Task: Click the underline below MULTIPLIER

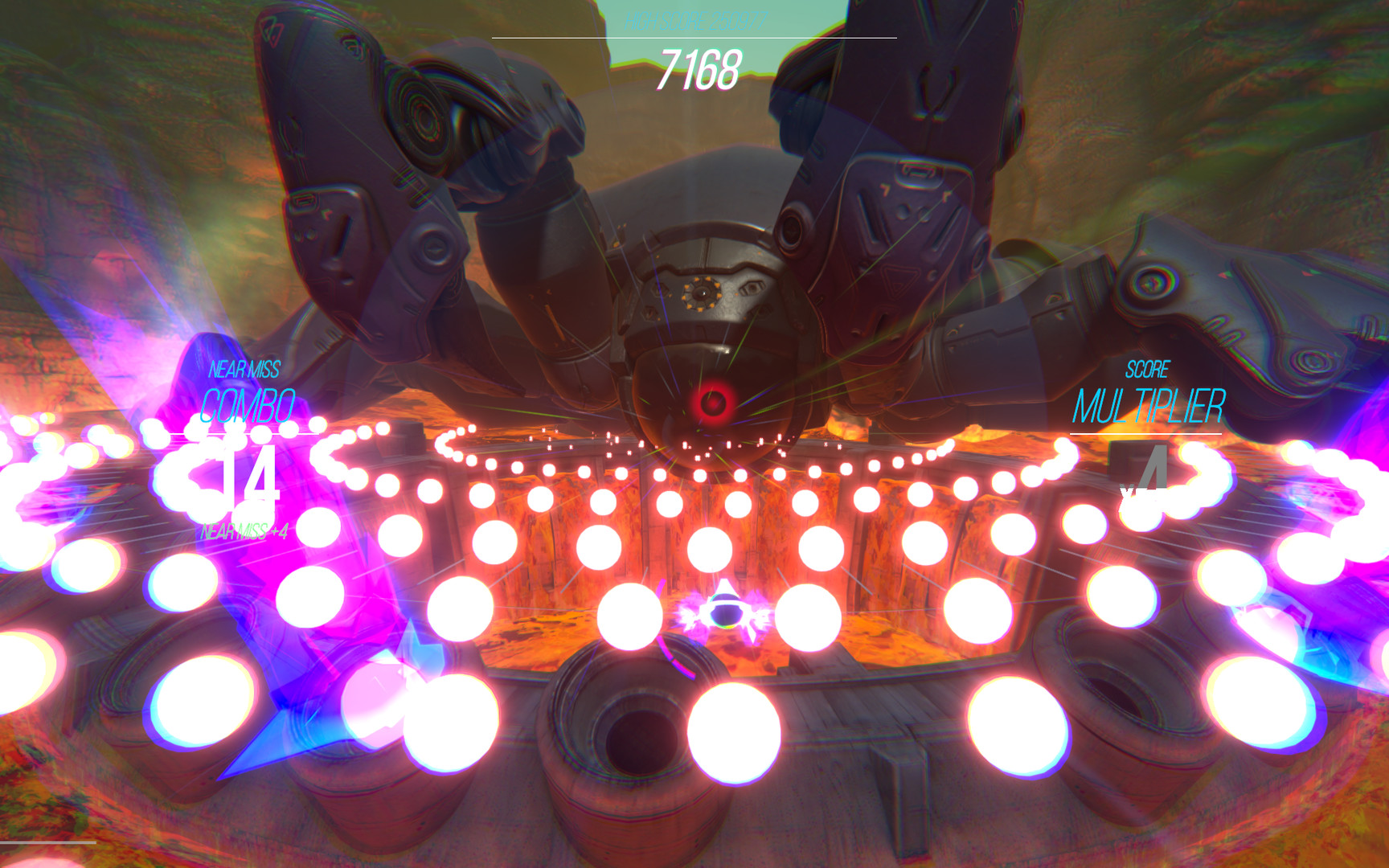Action: click(x=1148, y=435)
